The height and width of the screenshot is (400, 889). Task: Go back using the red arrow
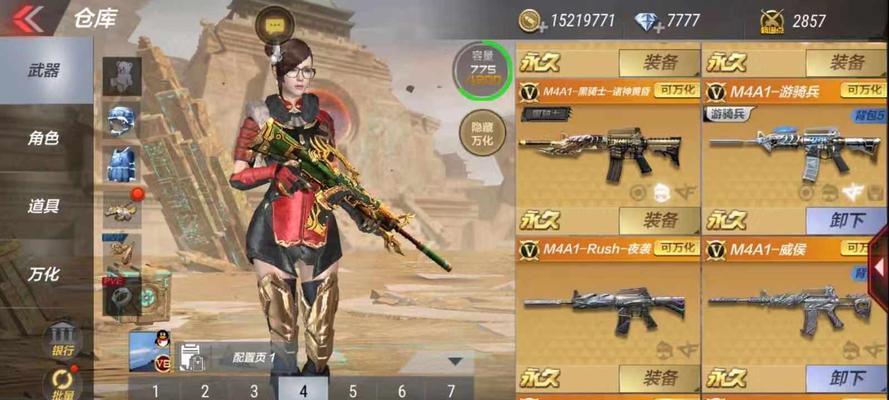[27, 18]
